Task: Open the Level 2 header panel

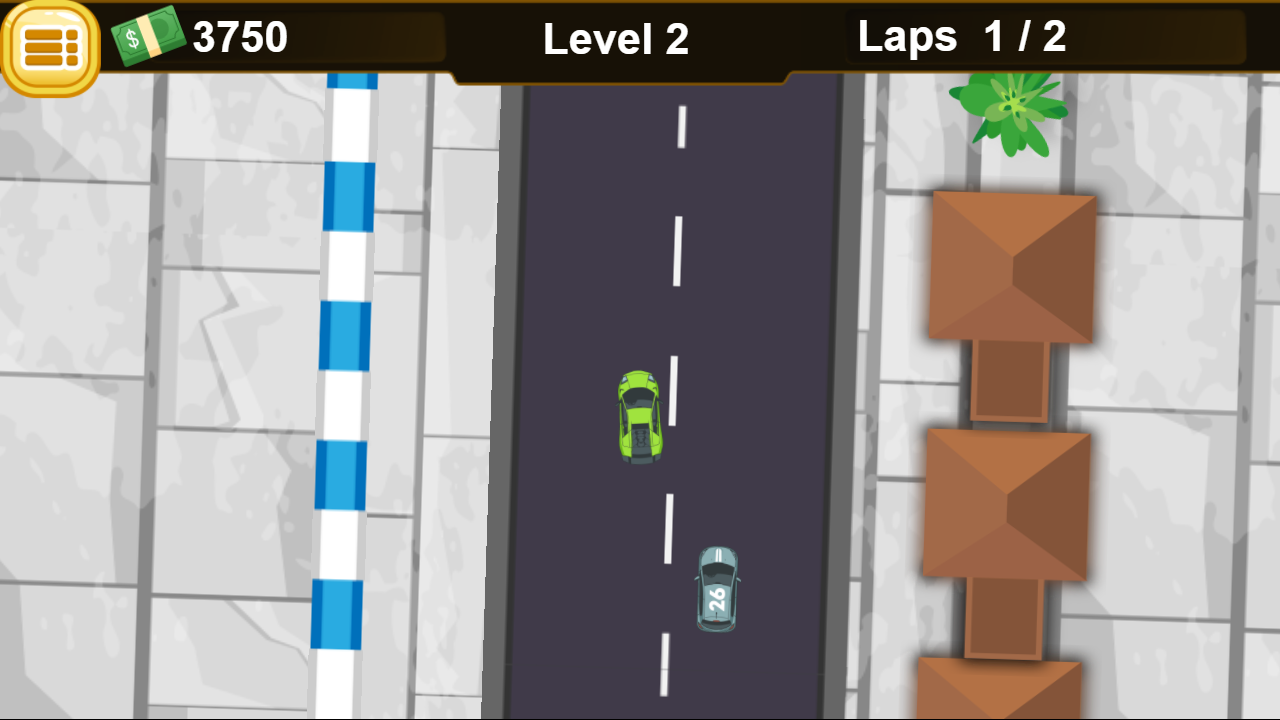Action: pos(615,40)
